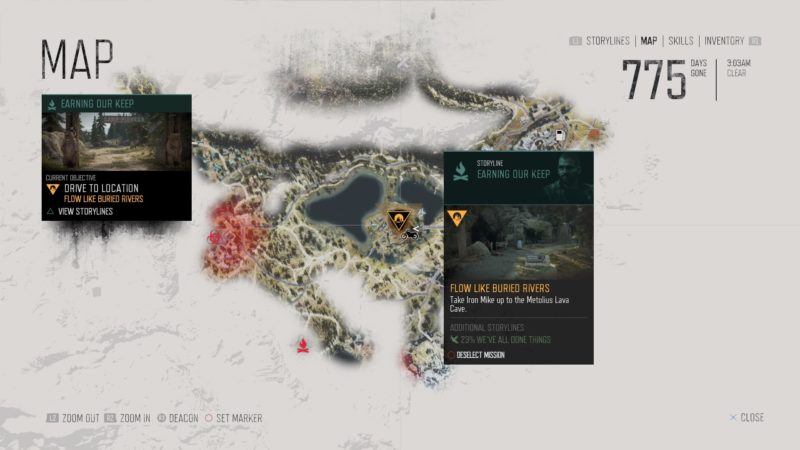This screenshot has height=450, width=800.
Task: Switch to the Storylines tab
Action: pyautogui.click(x=608, y=41)
